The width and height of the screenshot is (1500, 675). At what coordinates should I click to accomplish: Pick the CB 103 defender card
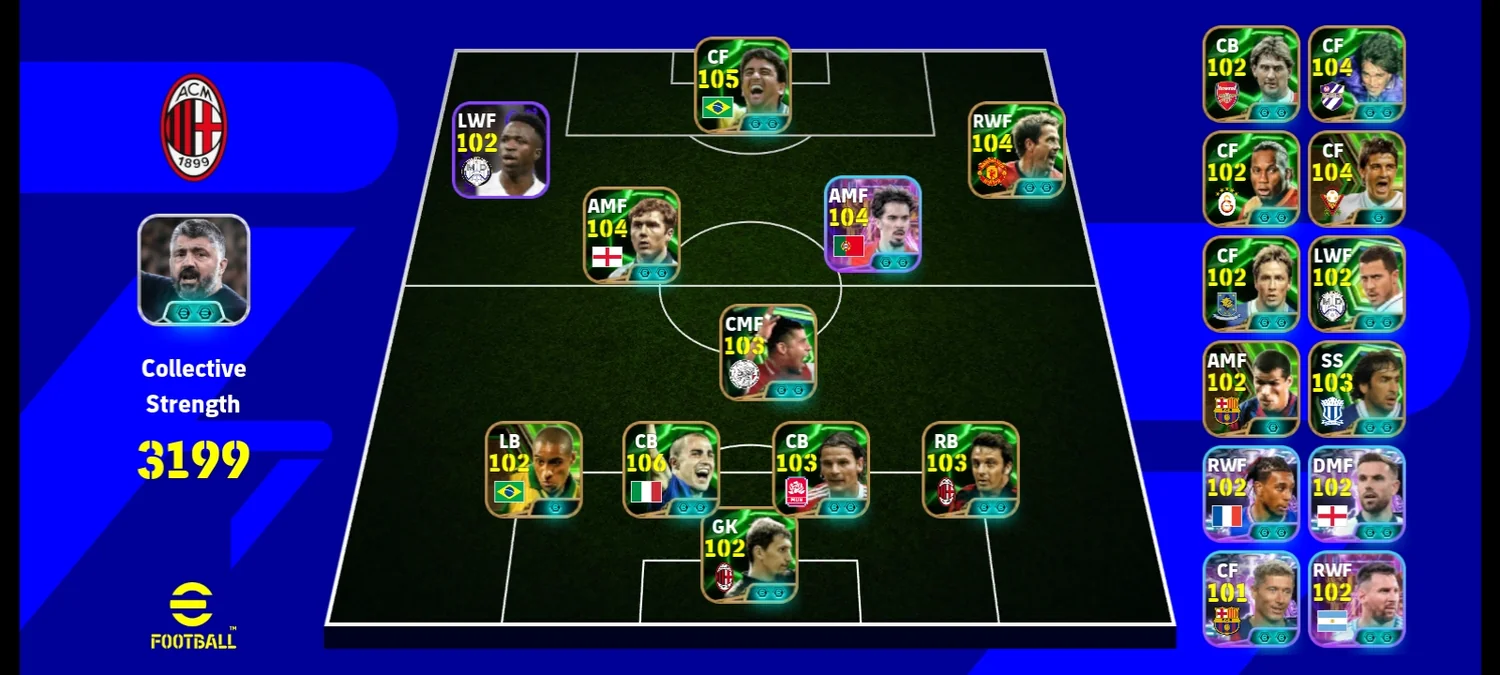(x=821, y=469)
